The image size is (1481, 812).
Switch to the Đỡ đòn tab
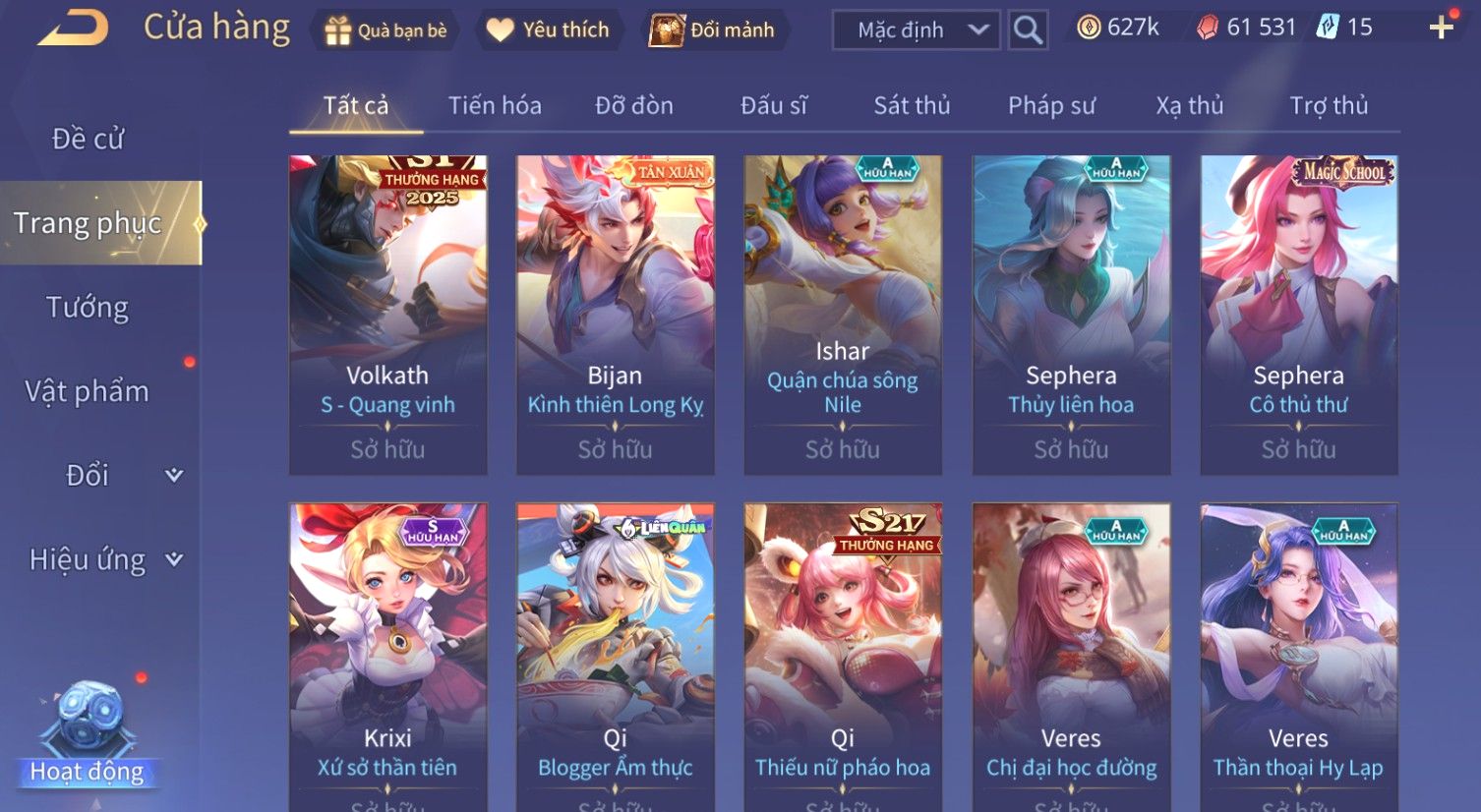coord(634,105)
